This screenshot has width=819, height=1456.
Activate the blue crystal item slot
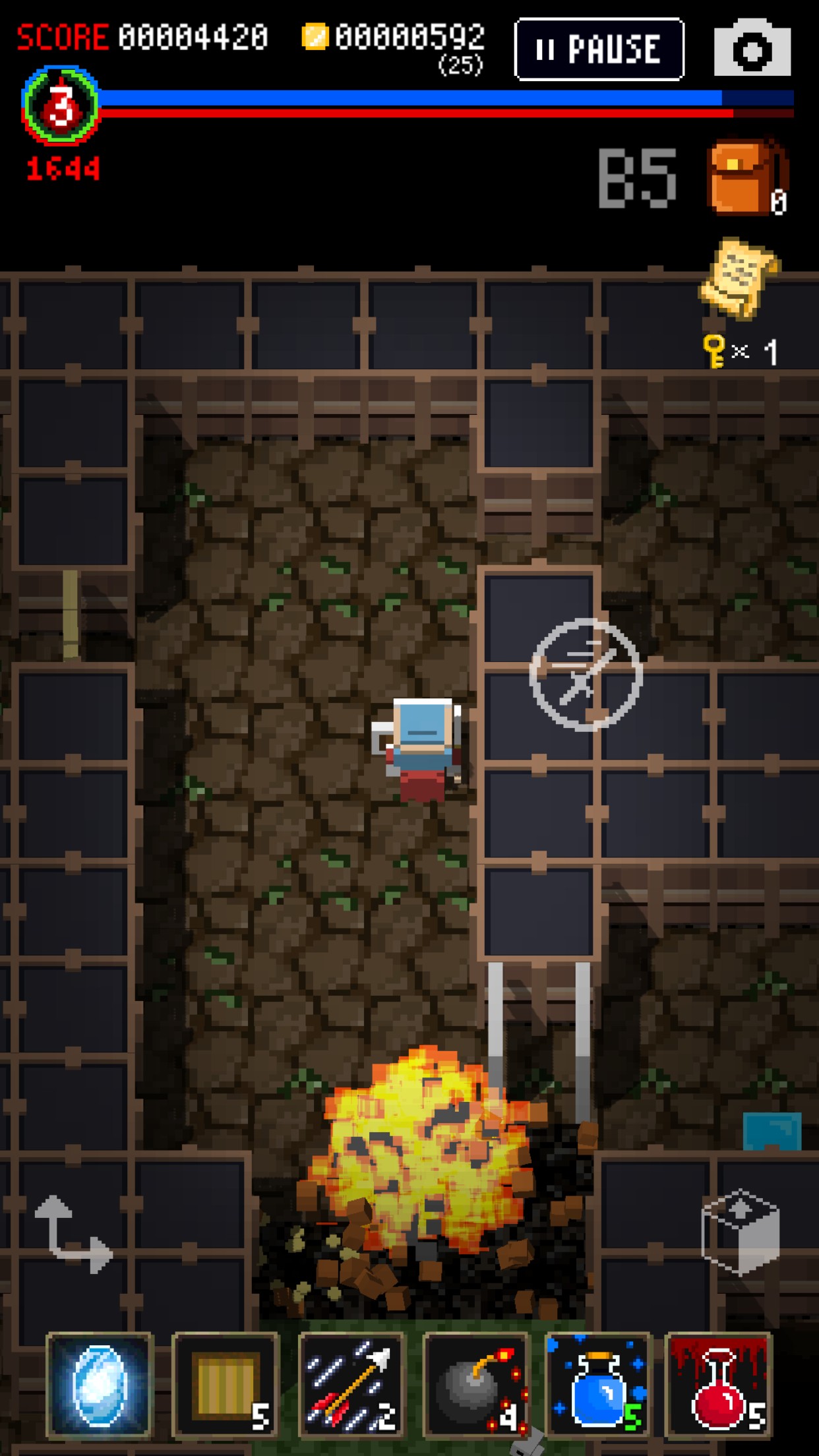(x=100, y=1385)
